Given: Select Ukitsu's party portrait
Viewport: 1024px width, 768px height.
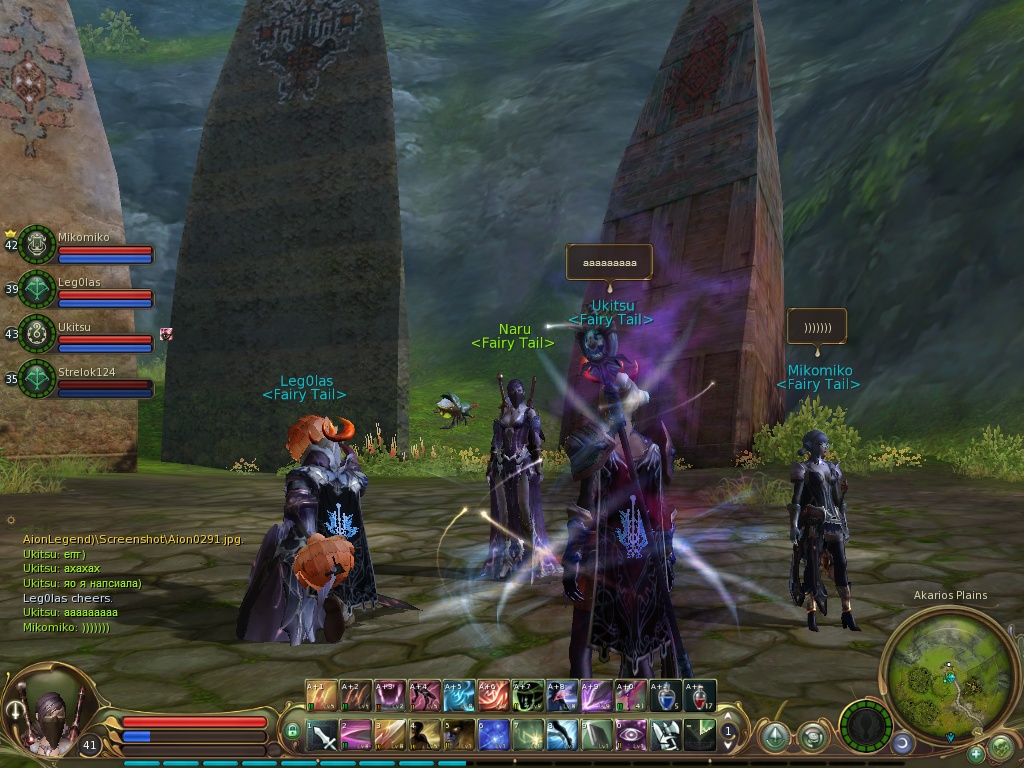Looking at the screenshot, I should point(38,333).
